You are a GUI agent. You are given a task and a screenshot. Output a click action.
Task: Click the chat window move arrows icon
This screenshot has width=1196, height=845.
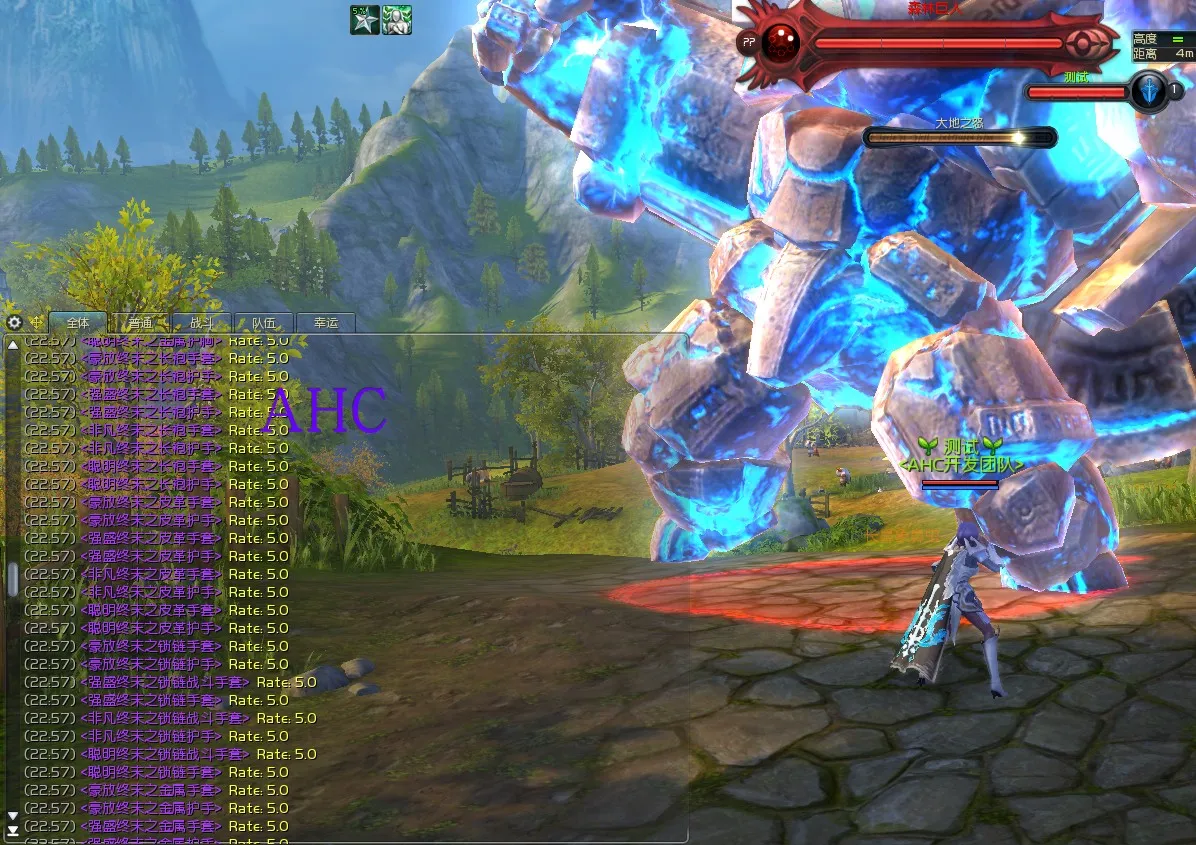tap(38, 322)
